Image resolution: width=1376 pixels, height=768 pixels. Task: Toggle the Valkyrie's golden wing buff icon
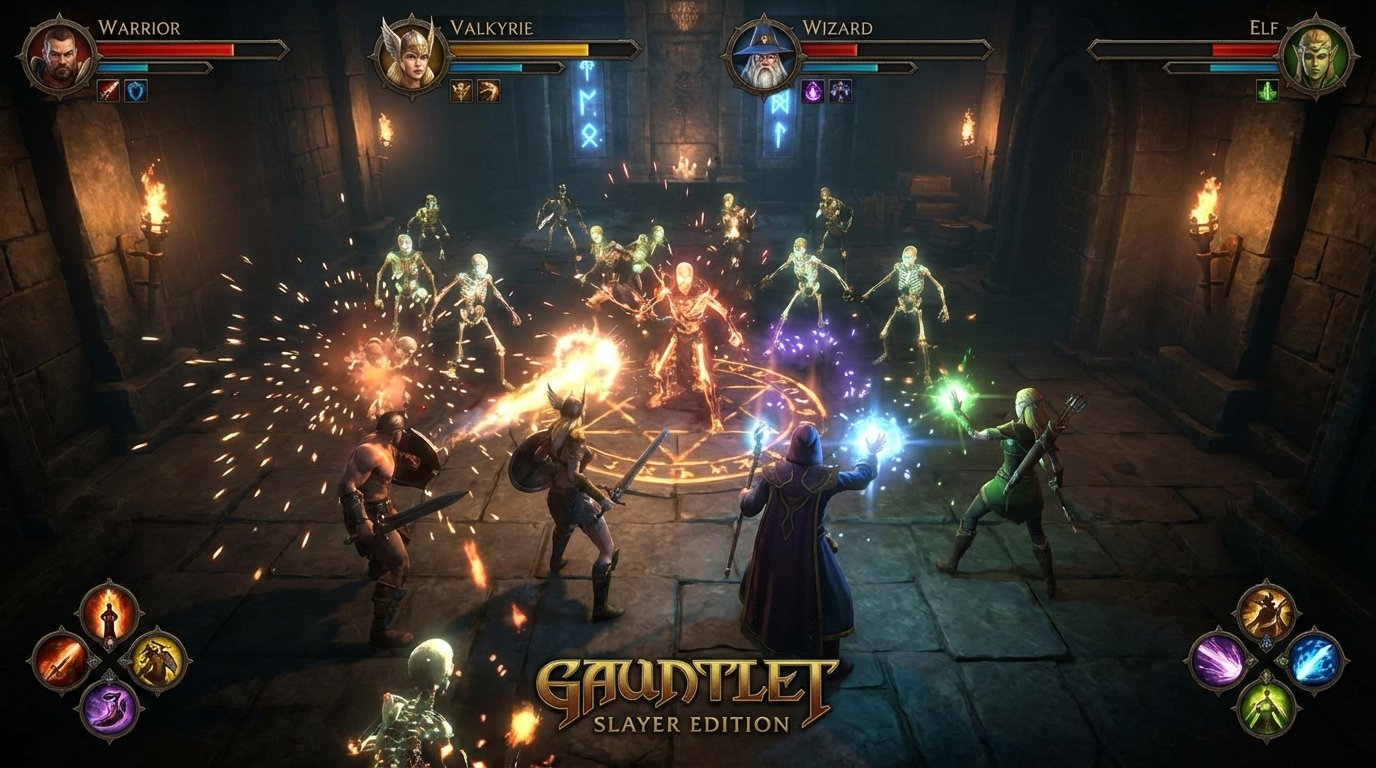460,91
